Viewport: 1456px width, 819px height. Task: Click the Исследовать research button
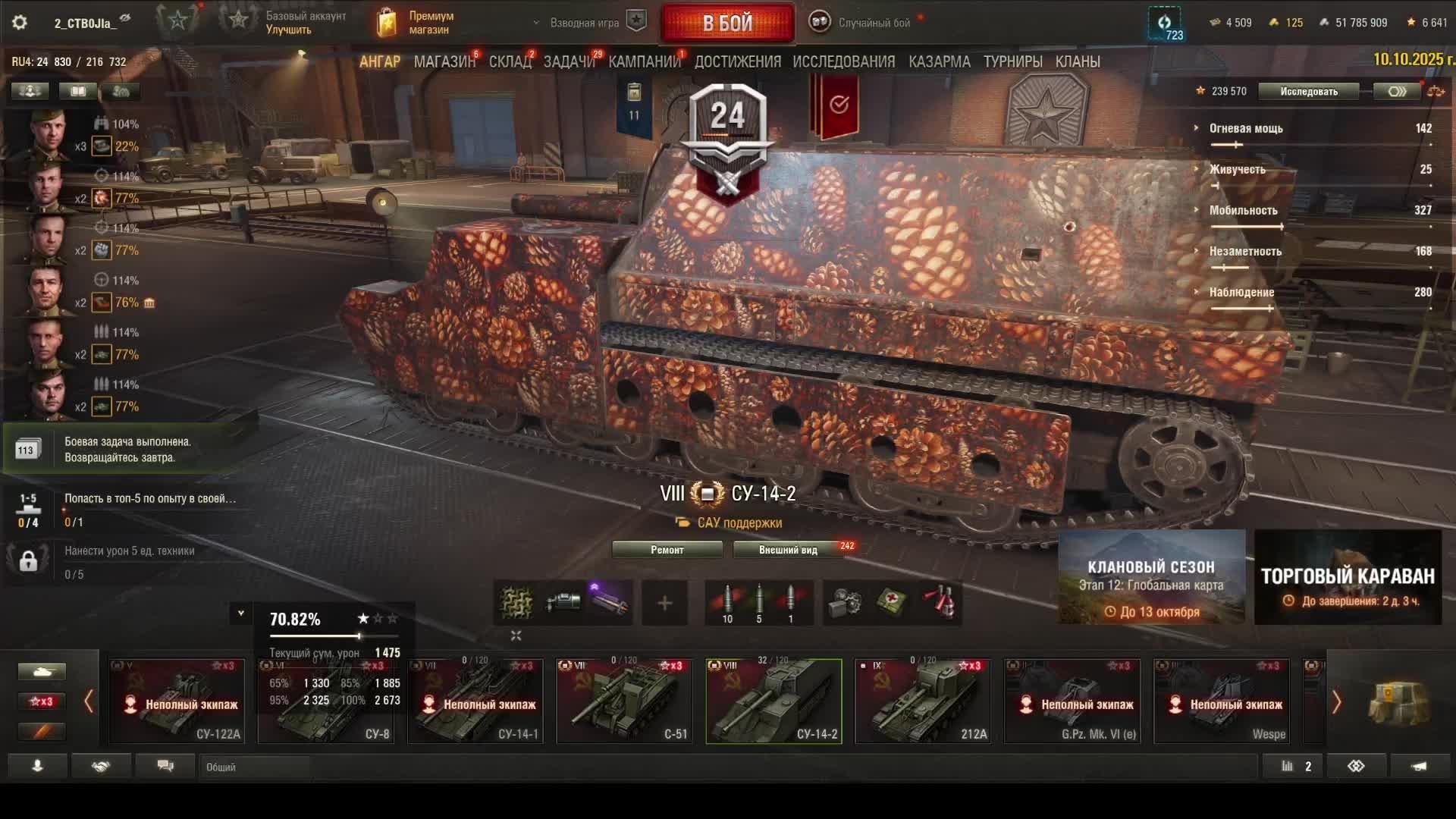1309,92
